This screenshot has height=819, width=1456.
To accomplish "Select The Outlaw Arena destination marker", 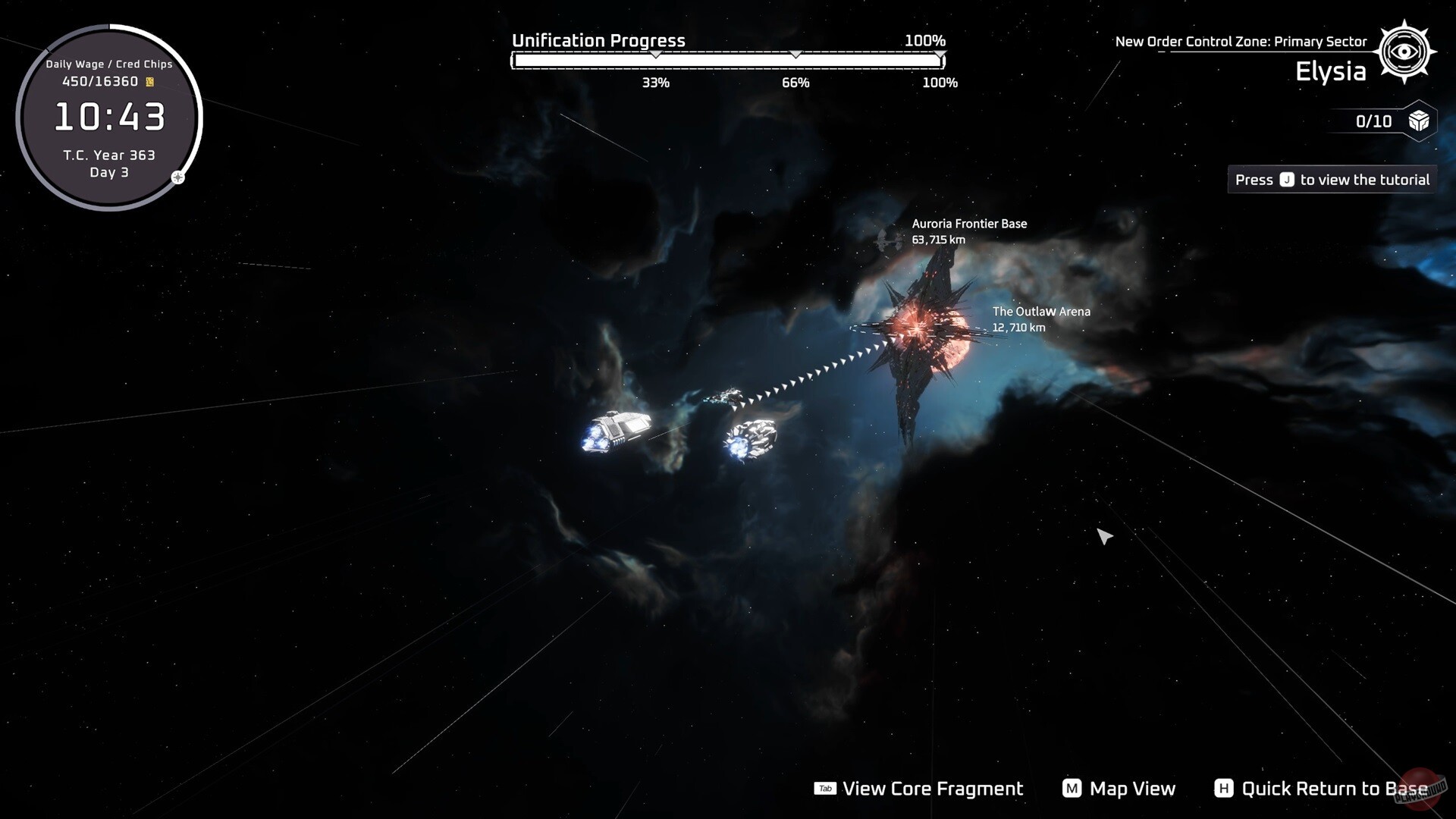I will (1040, 318).
